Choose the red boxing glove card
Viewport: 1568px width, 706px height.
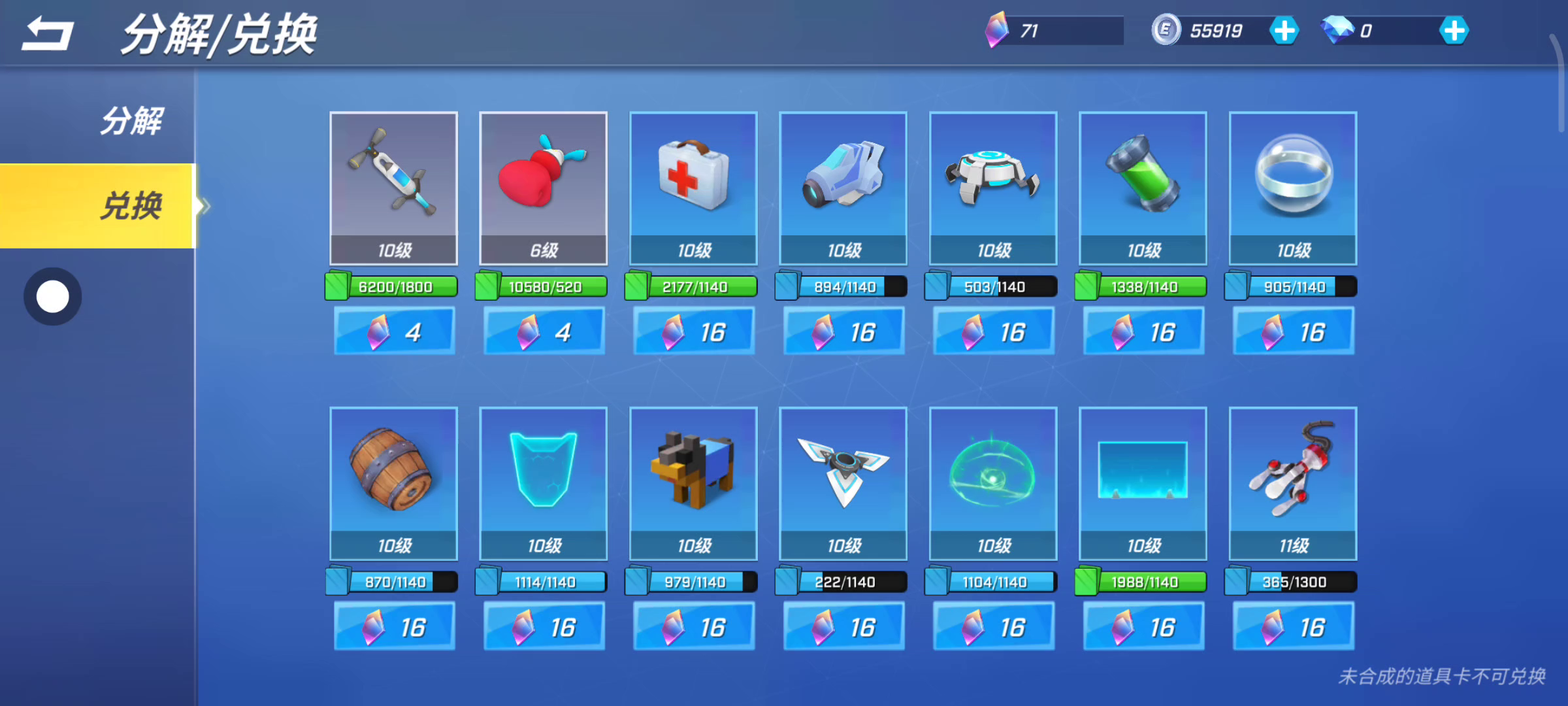click(x=543, y=188)
